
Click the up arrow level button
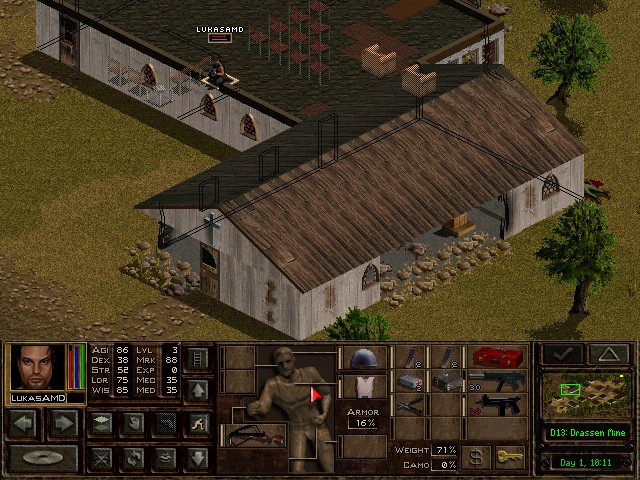pos(198,388)
